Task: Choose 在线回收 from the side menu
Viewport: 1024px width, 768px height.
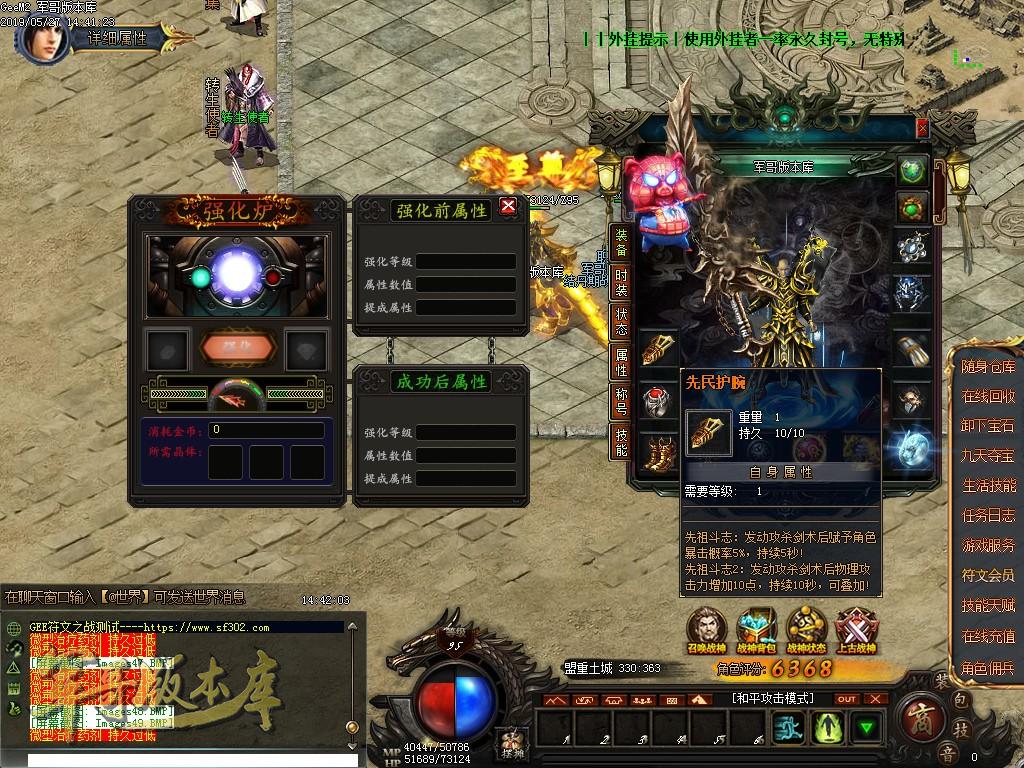Action: (988, 397)
